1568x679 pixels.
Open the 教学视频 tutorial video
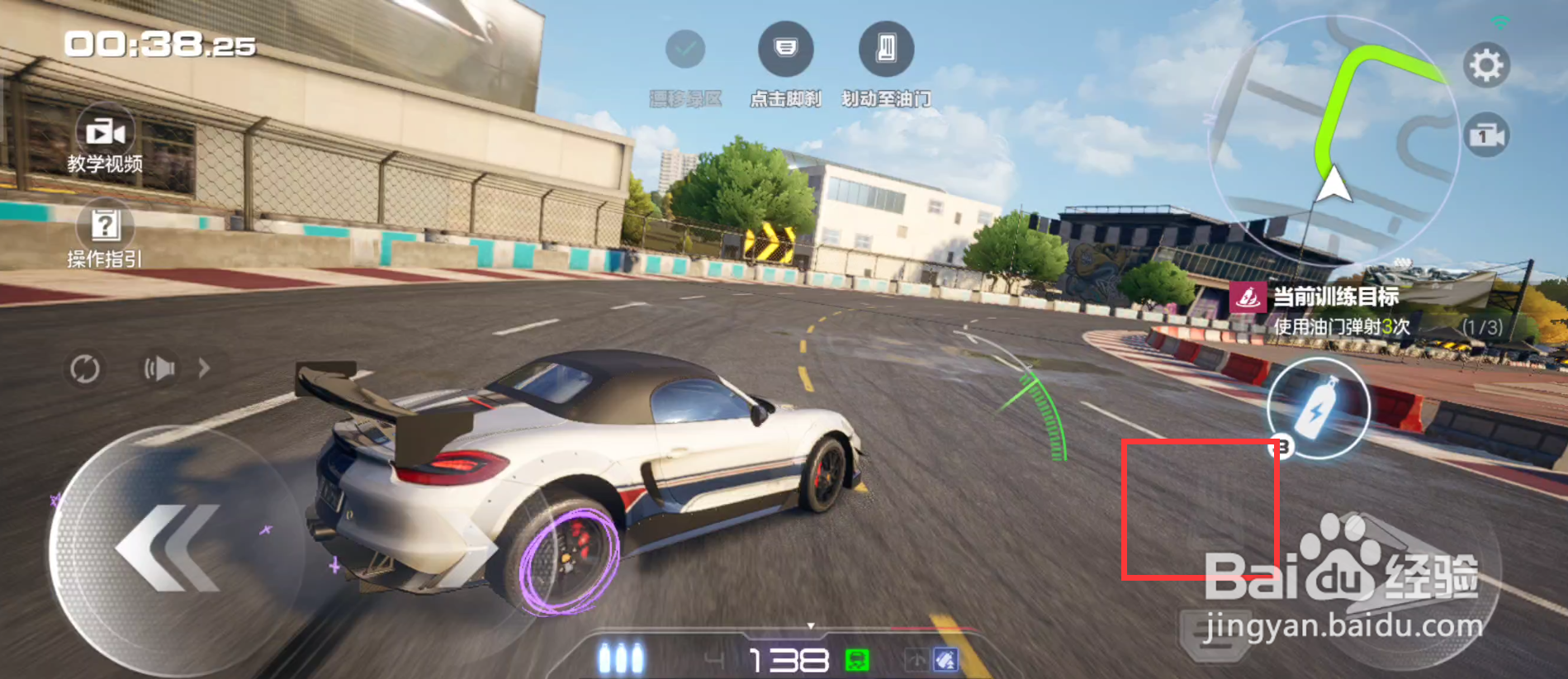click(105, 140)
